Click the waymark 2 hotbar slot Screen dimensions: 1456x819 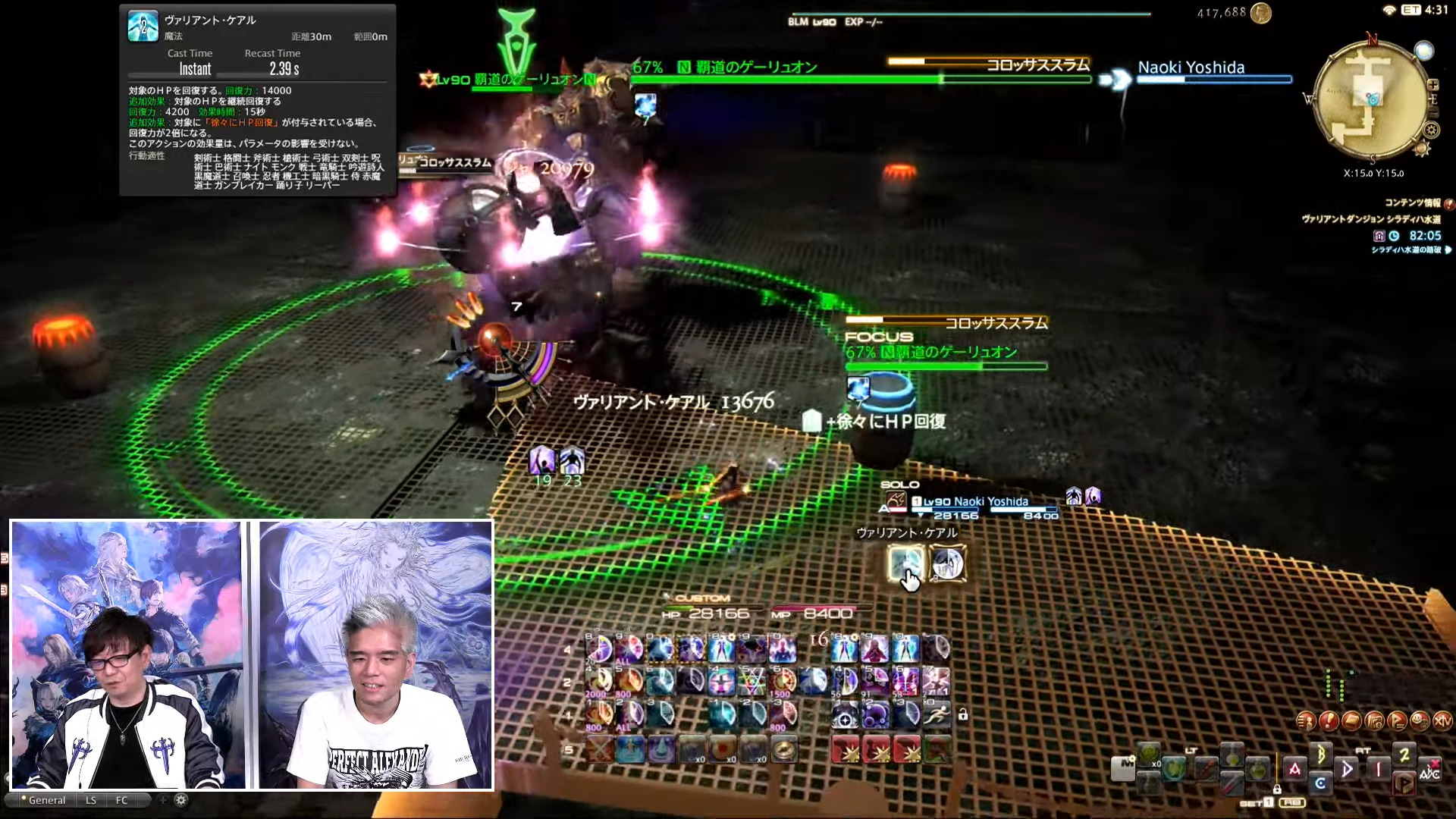pos(1404,754)
